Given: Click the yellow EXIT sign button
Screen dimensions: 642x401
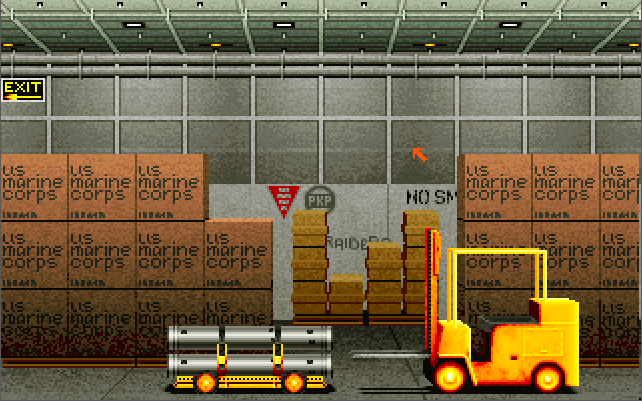Looking at the screenshot, I should coord(22,90).
